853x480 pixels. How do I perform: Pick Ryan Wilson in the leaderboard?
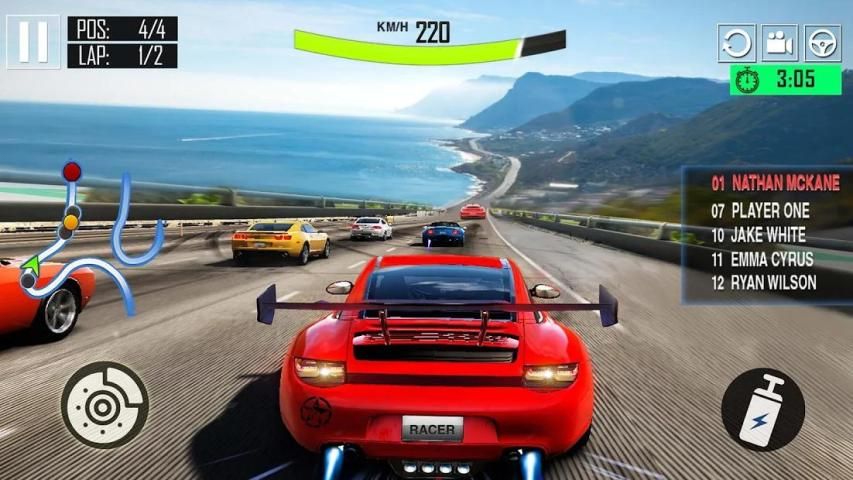click(763, 283)
